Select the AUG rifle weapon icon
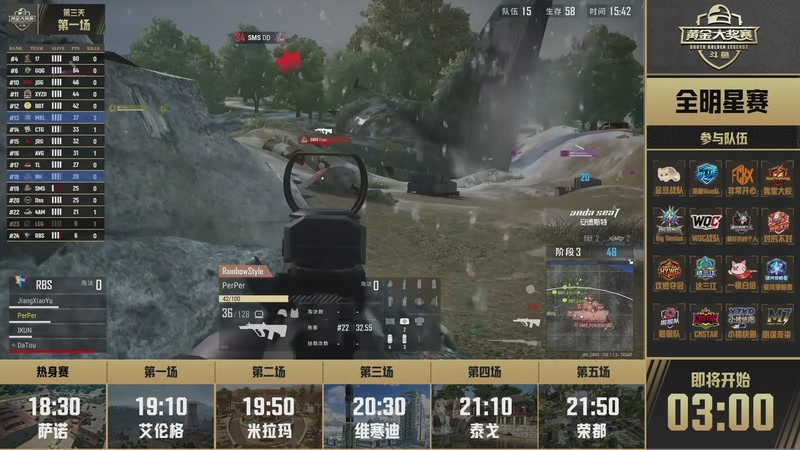Viewport: 800px width, 450px height. click(262, 330)
